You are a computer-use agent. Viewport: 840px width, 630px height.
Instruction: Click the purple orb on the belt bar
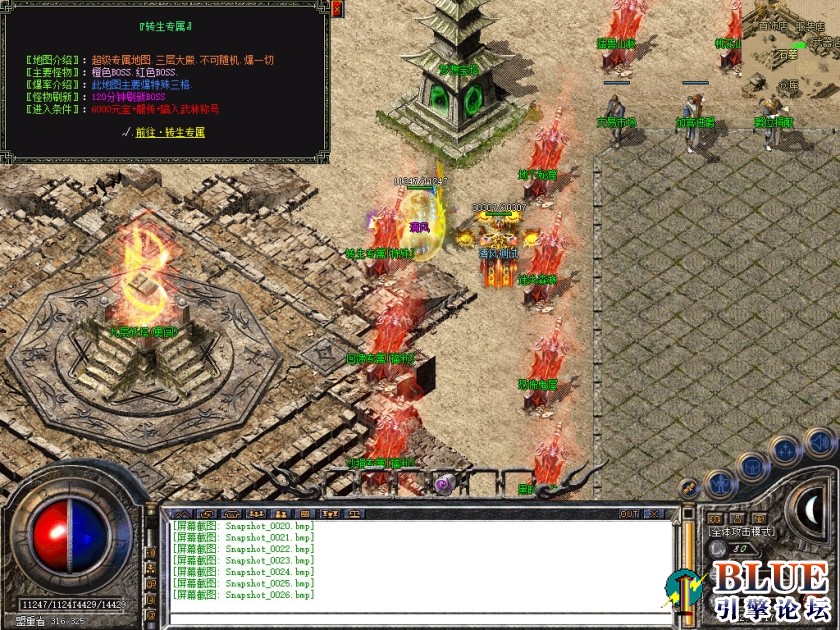(443, 484)
